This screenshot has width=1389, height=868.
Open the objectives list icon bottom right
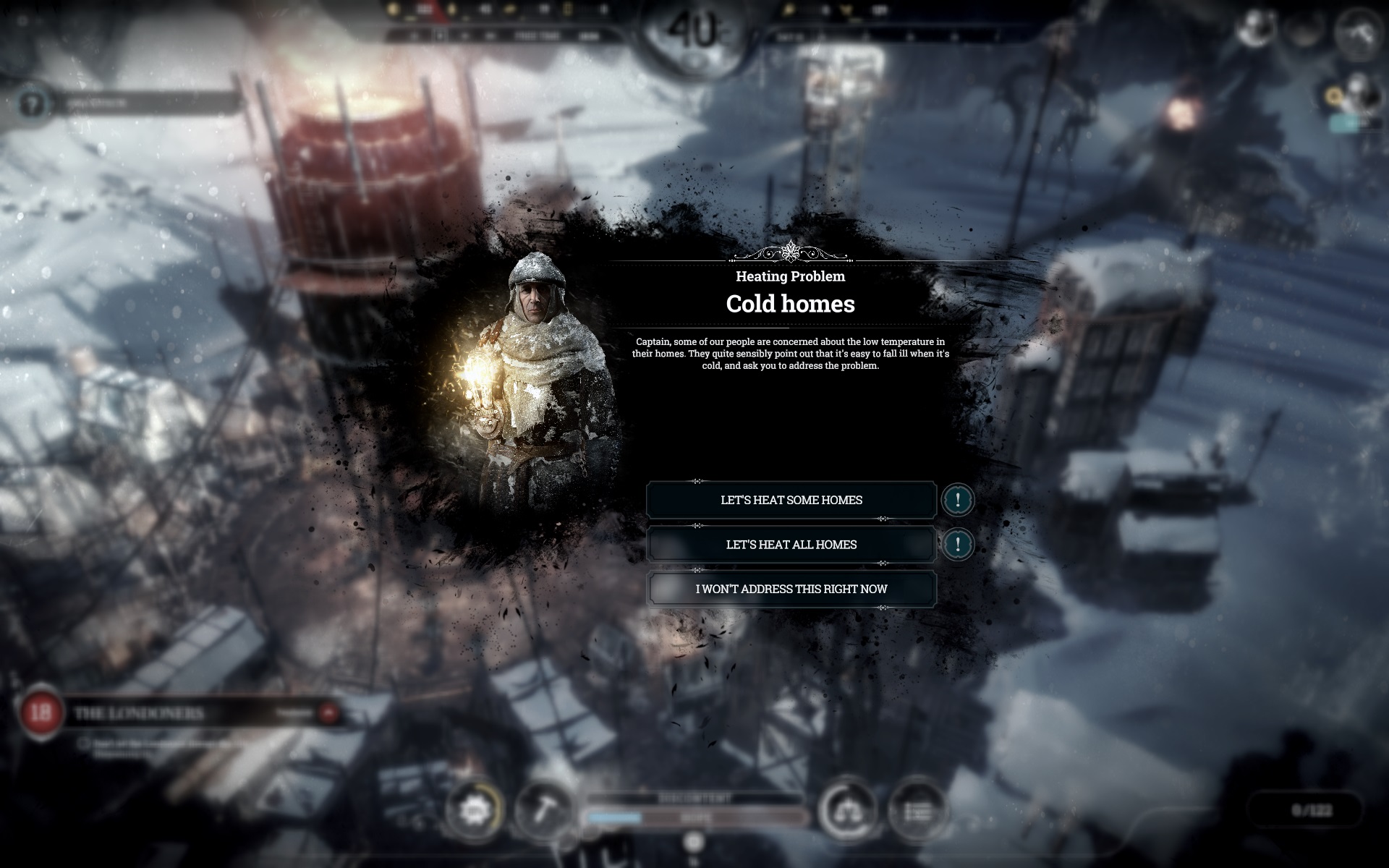(920, 807)
